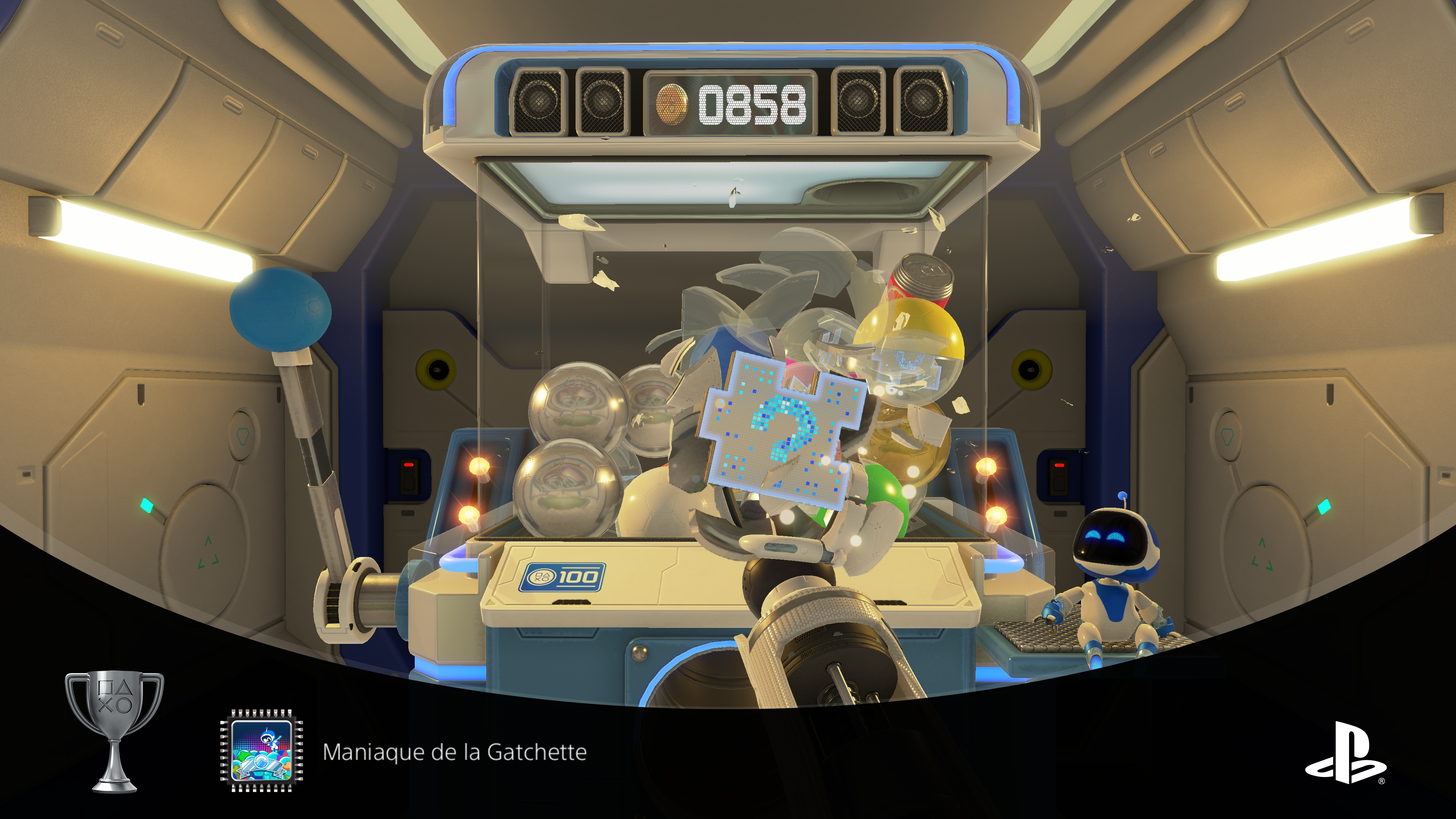This screenshot has width=1456, height=819.
Task: Click the silver trophy cup icon
Action: [x=115, y=731]
